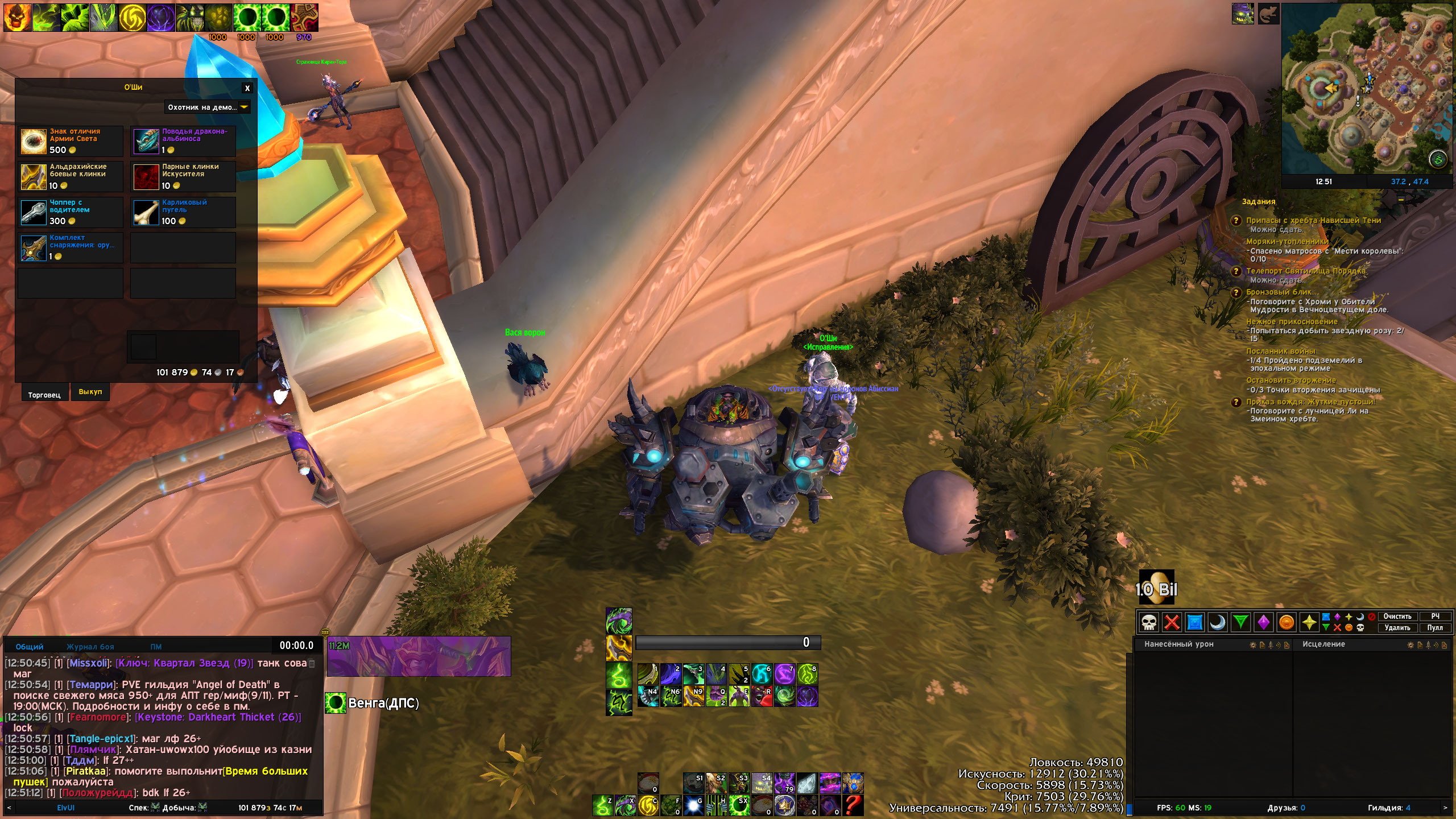The height and width of the screenshot is (819, 1456).
Task: Switch to the Выкуп buyback tab
Action: click(x=90, y=392)
